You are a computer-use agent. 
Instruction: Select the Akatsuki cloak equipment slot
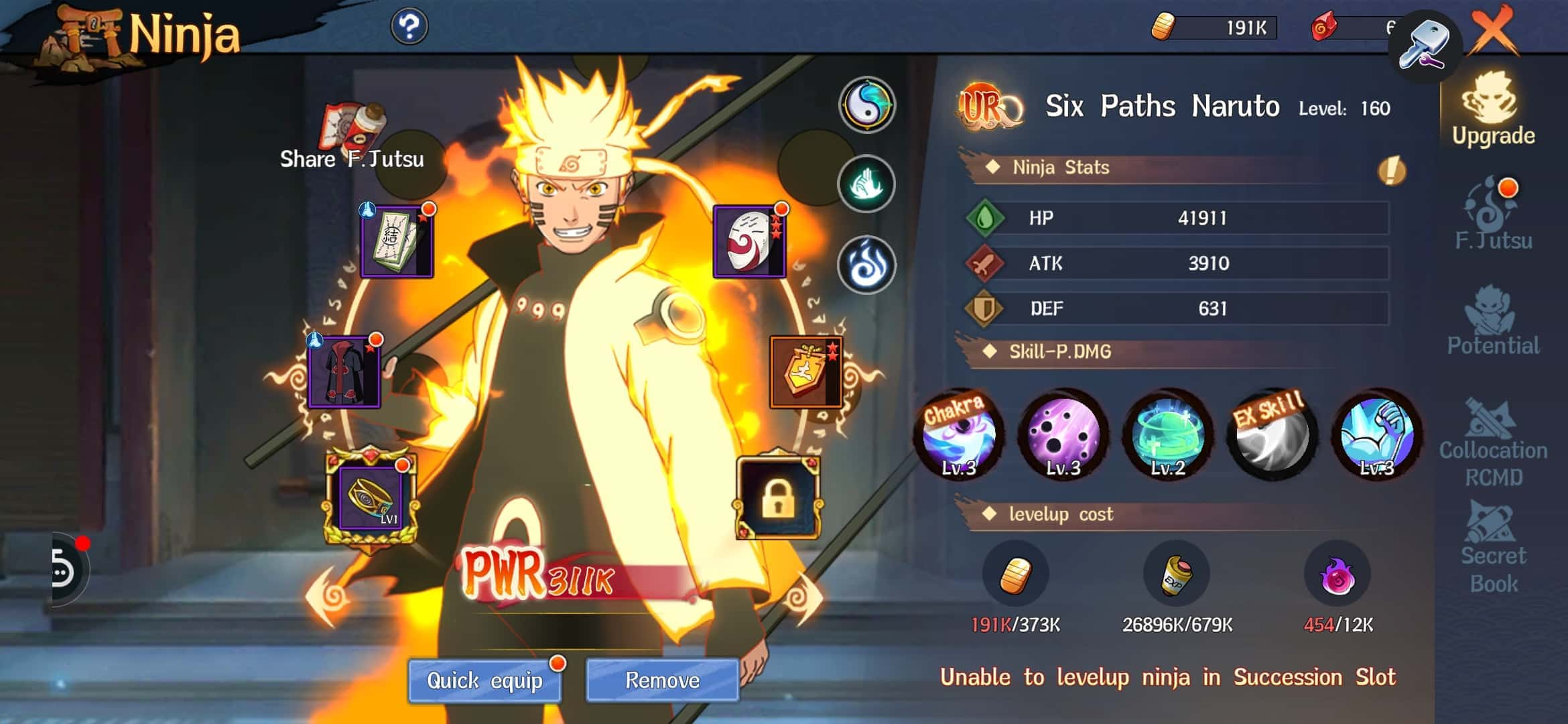pos(344,372)
